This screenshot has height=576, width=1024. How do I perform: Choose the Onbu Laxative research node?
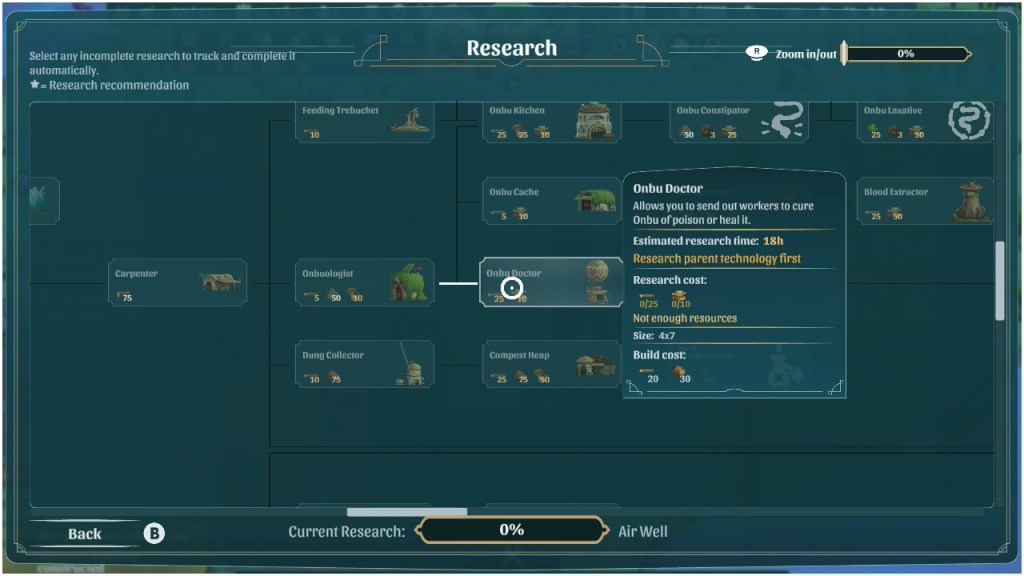click(x=926, y=121)
